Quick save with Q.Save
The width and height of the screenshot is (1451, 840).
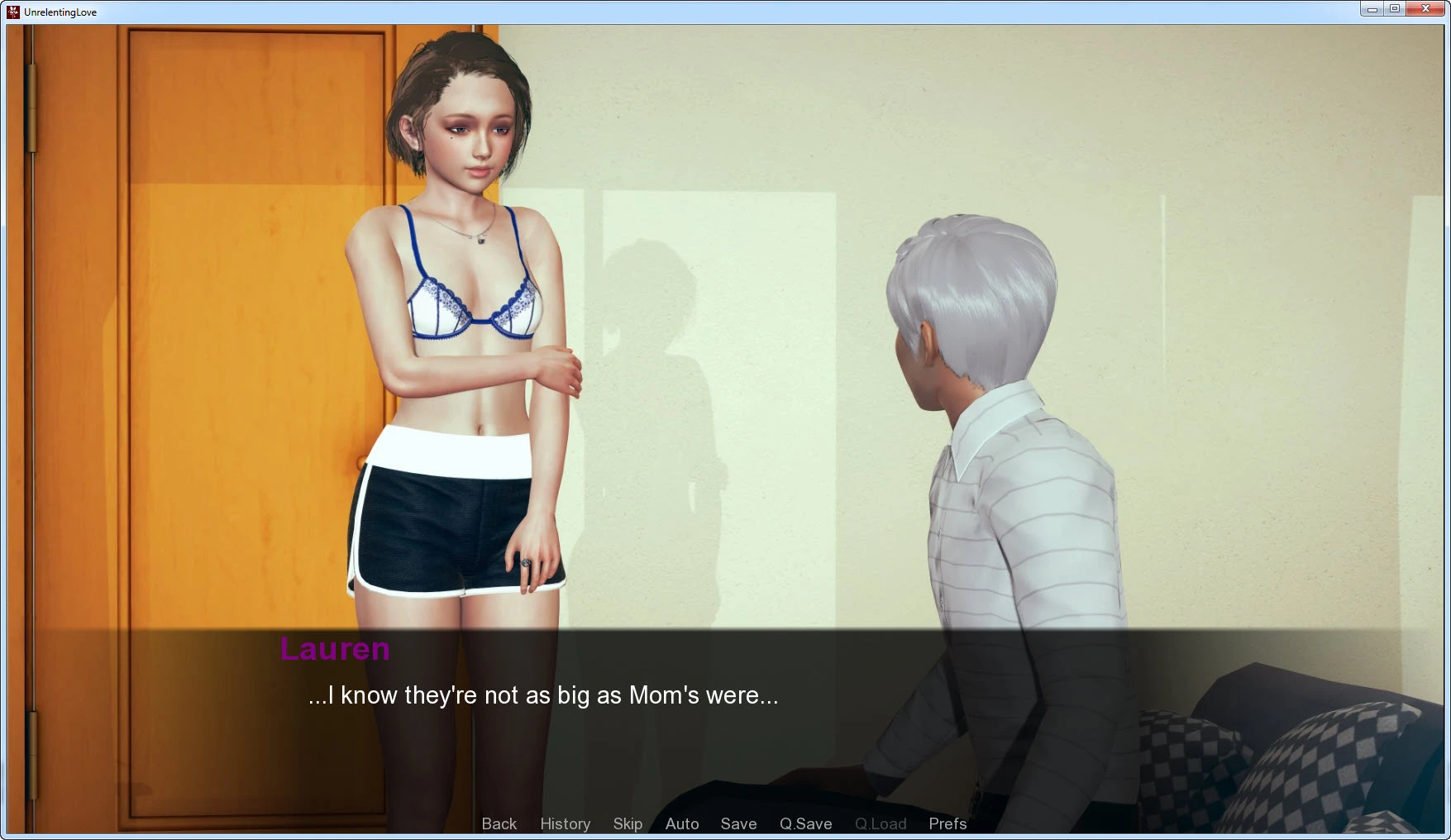pos(805,823)
